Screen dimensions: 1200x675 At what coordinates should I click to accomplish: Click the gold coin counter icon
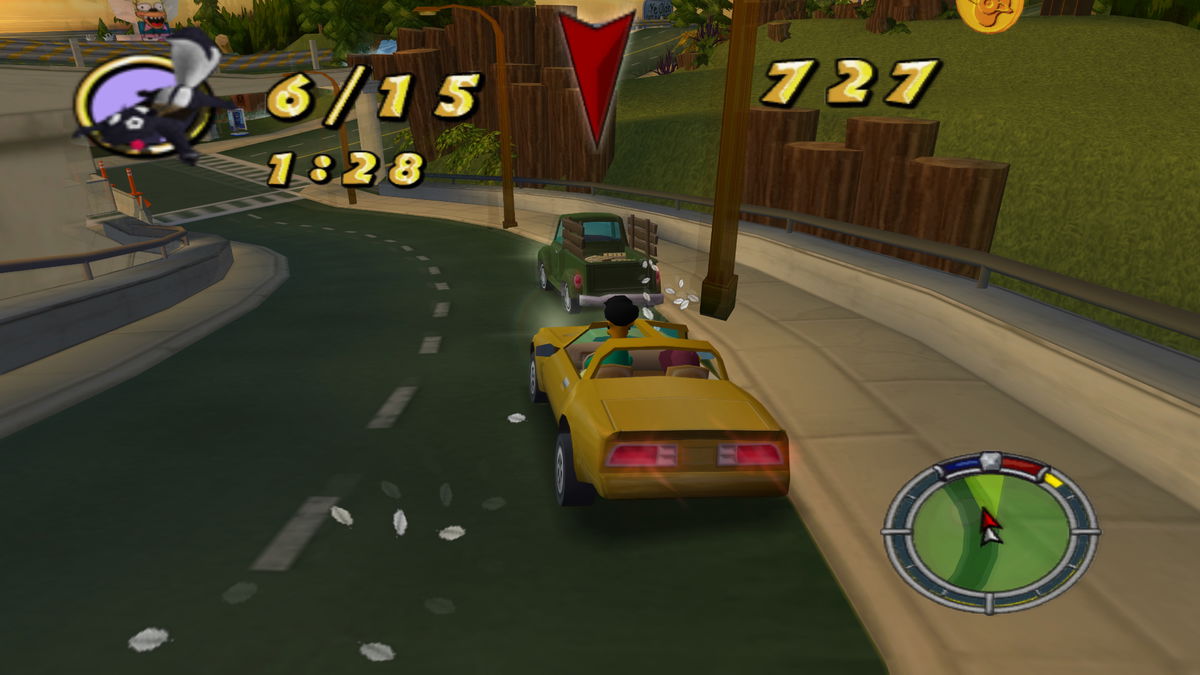click(x=988, y=12)
